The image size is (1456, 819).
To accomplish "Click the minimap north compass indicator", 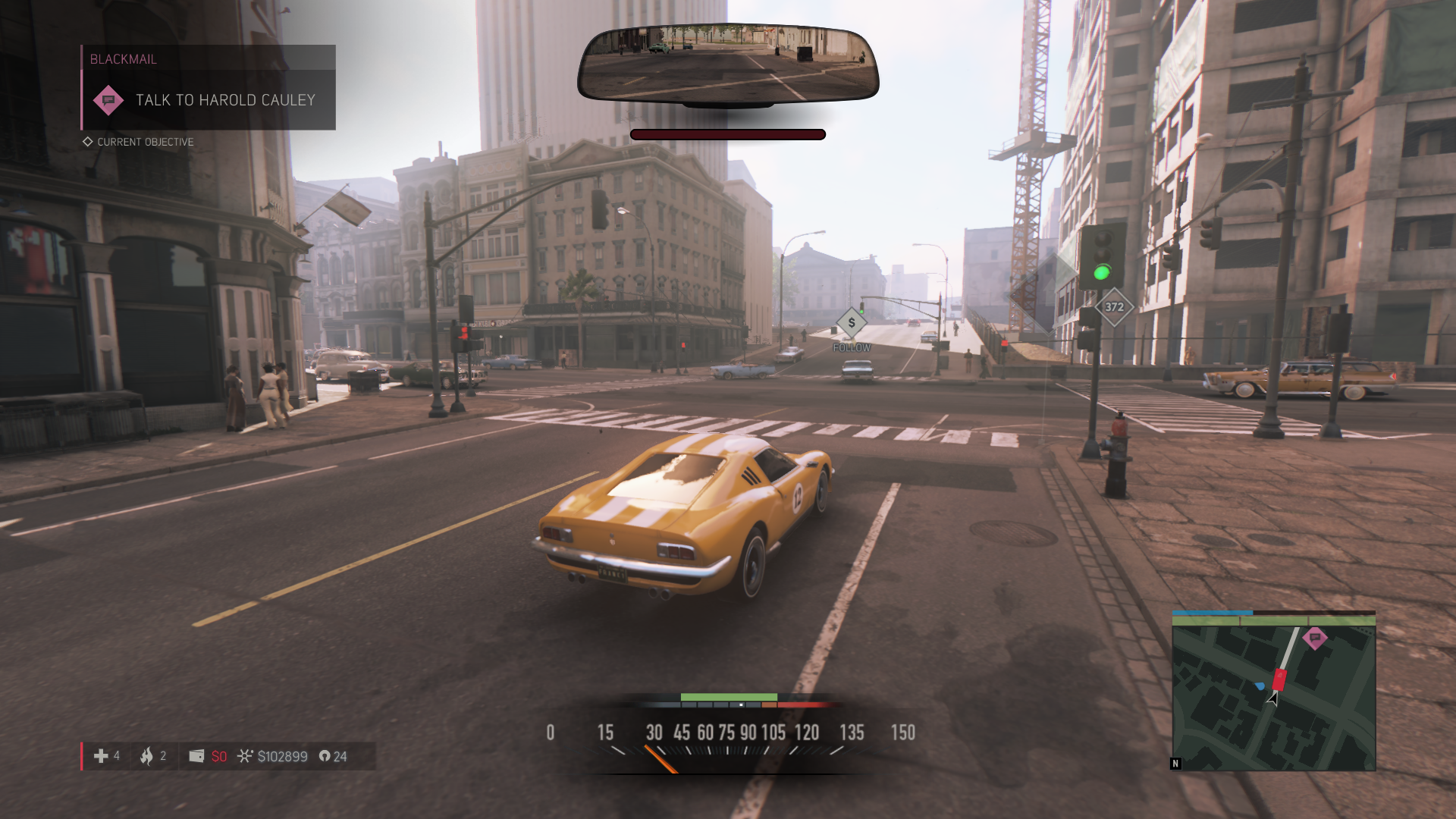I will coord(1175,764).
